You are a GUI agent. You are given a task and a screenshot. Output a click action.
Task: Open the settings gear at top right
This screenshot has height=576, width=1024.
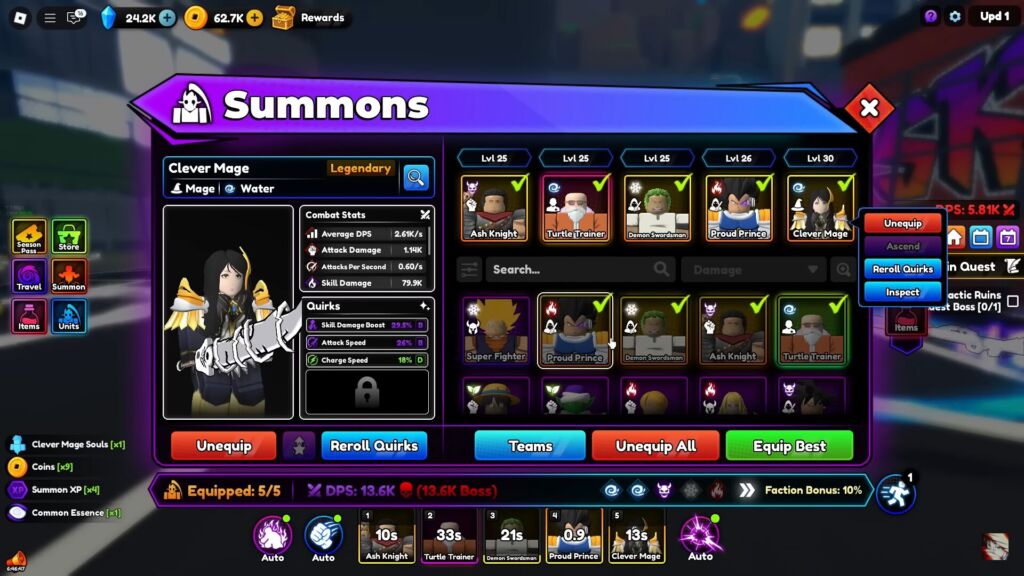(955, 17)
